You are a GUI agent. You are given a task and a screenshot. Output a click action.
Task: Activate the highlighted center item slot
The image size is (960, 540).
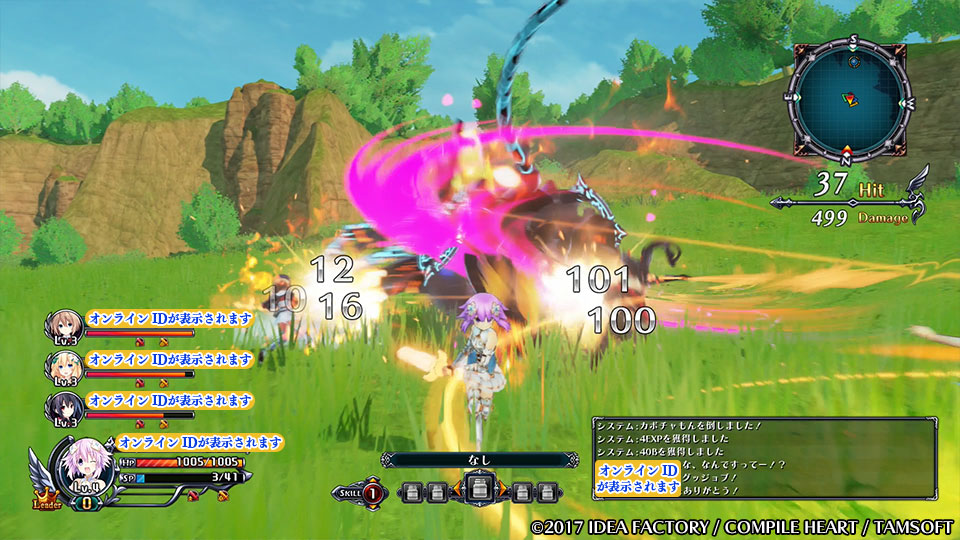(478, 491)
